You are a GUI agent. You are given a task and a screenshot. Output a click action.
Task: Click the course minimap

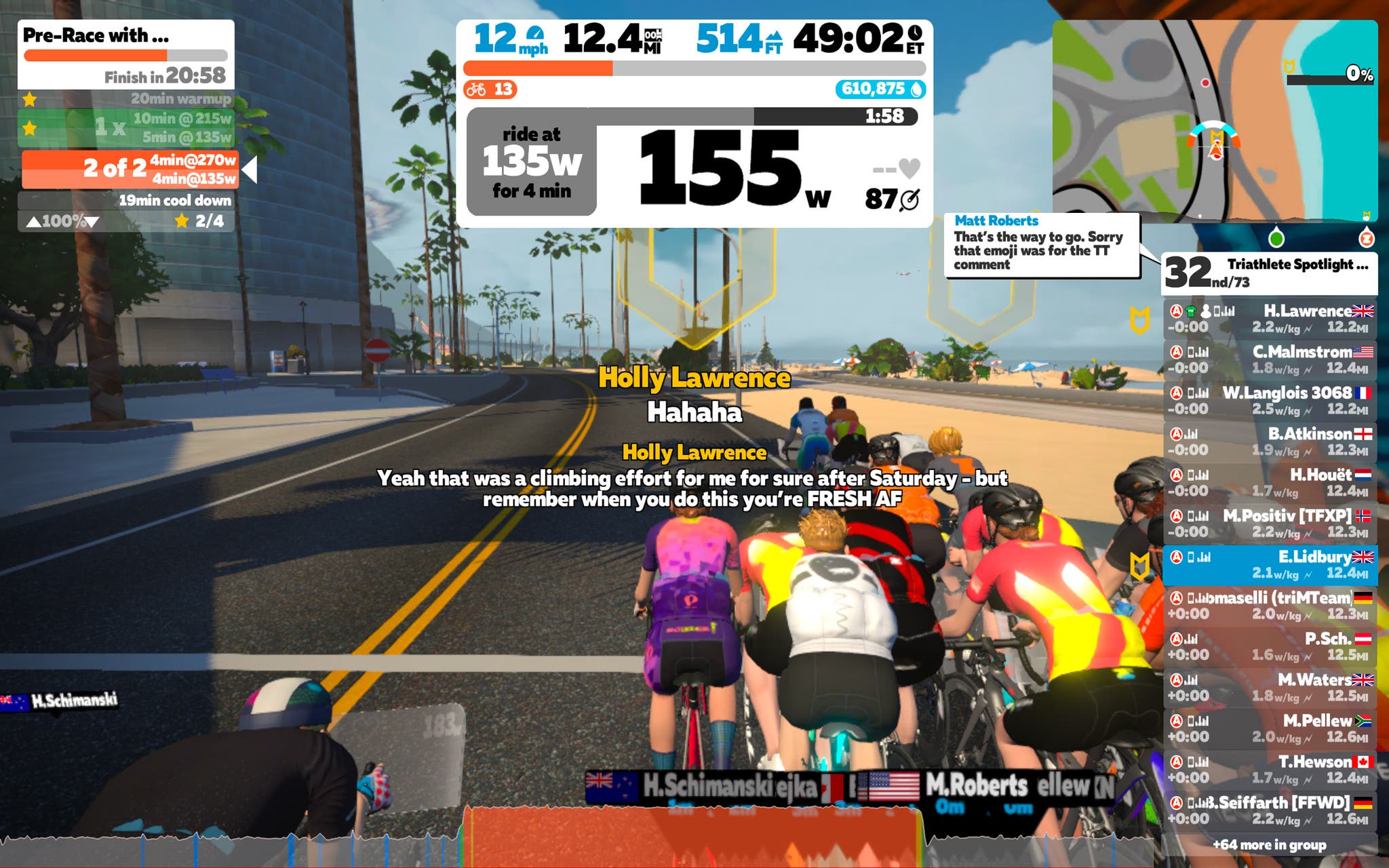(1214, 120)
